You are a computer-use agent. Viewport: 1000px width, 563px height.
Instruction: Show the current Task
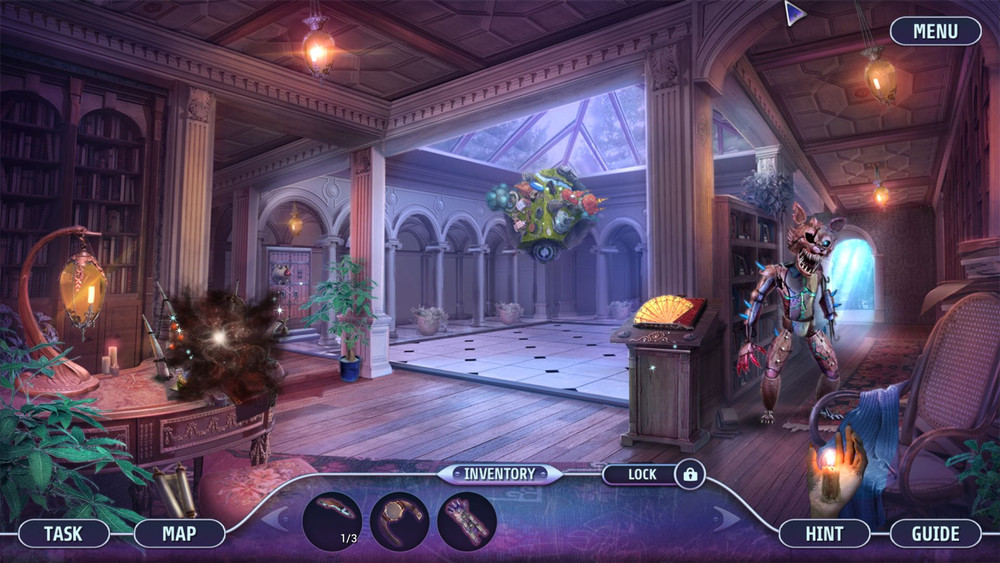pos(63,533)
